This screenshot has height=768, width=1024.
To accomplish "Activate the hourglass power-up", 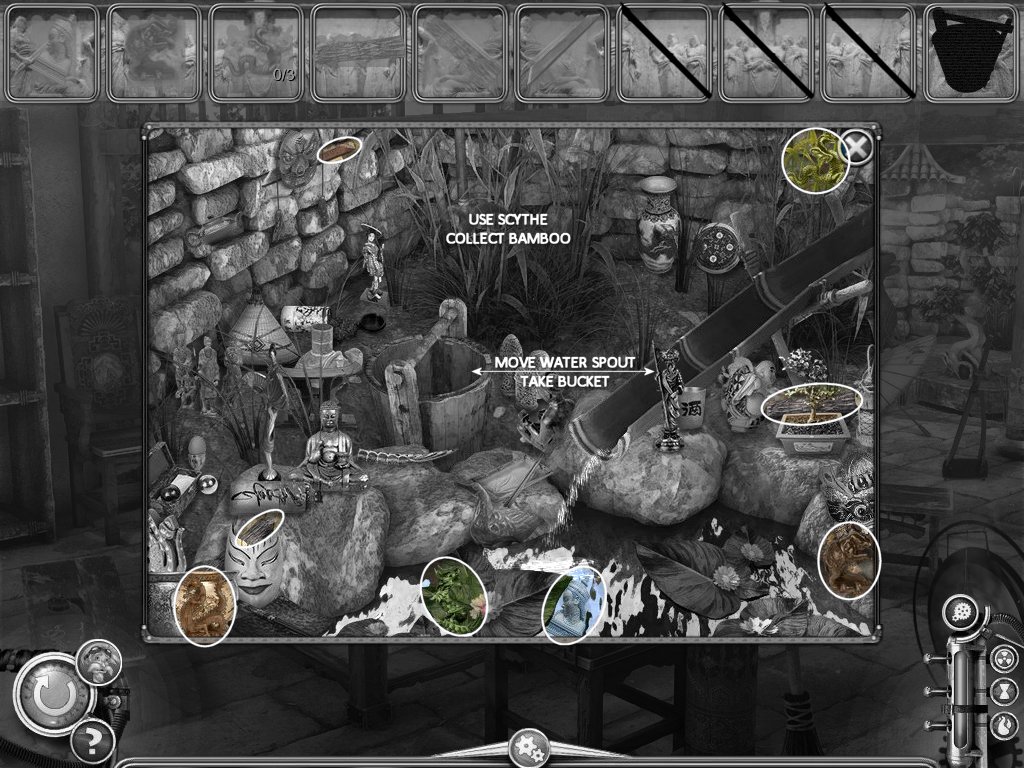I will pos(1003,692).
